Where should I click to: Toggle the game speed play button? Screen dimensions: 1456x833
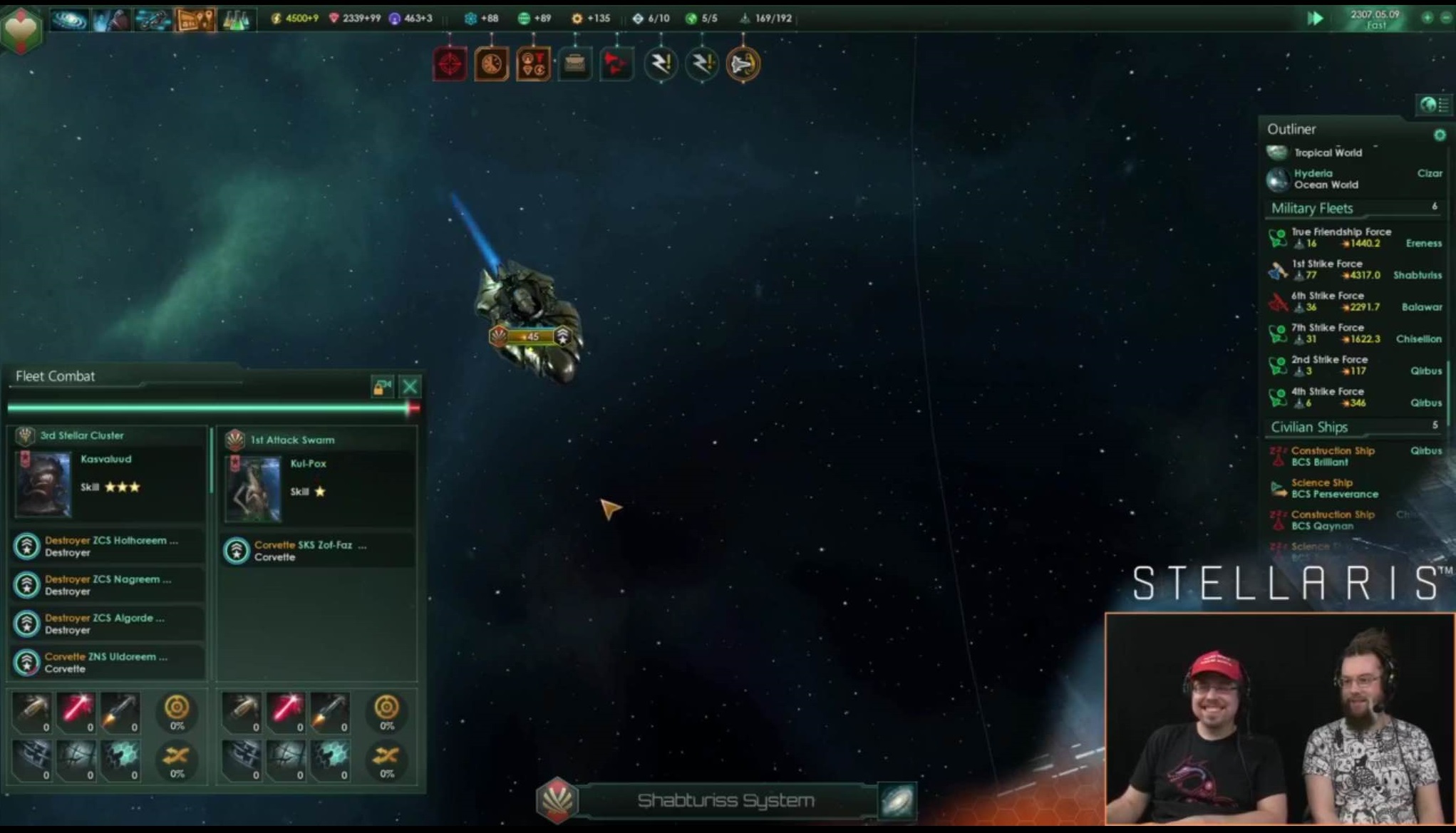(x=1315, y=19)
